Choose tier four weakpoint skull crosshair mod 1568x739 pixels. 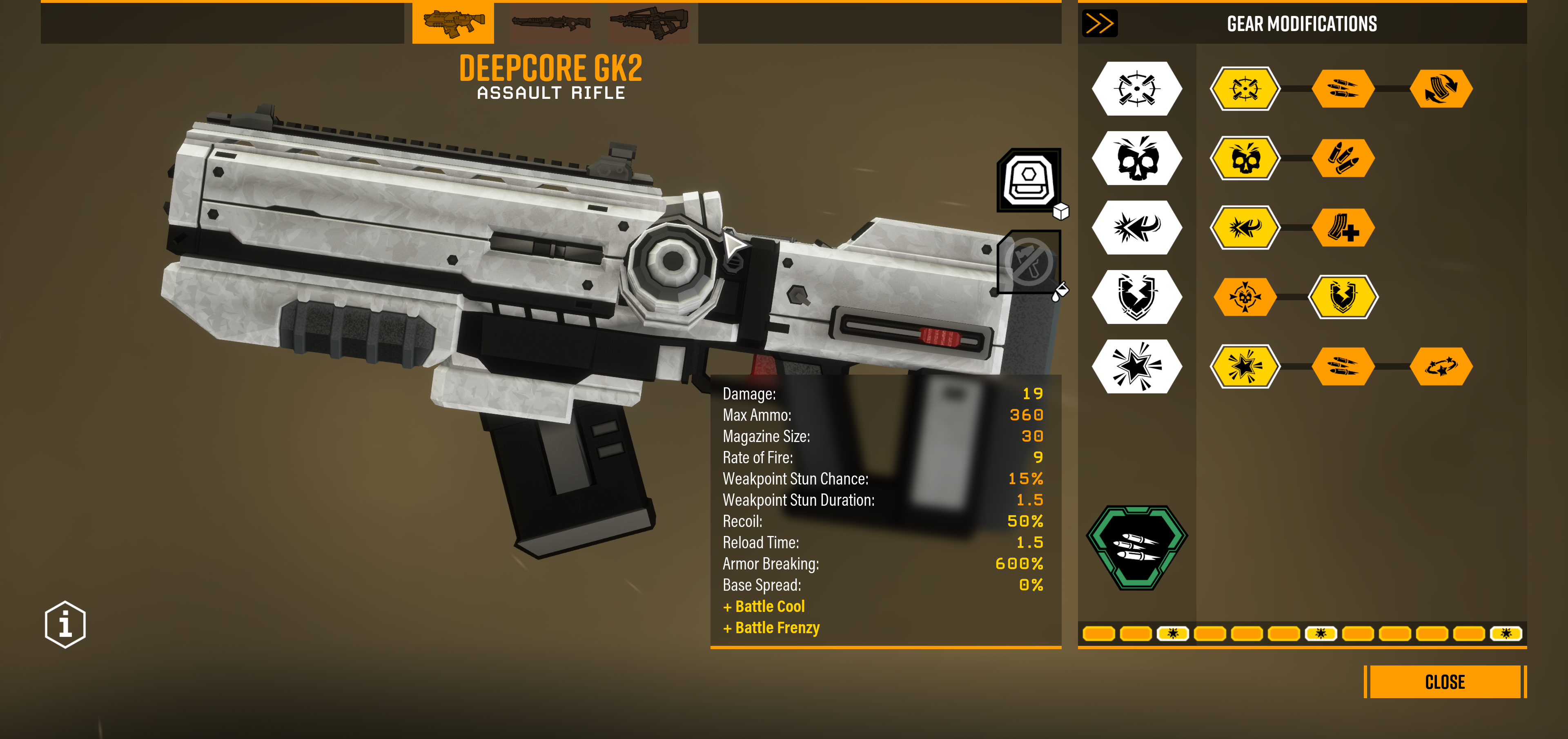tap(1245, 297)
